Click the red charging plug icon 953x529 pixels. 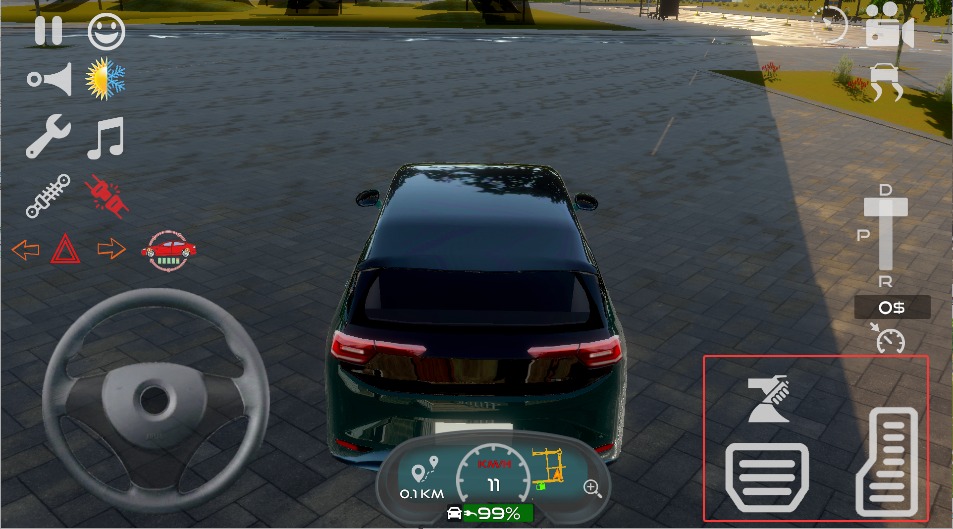point(106,195)
